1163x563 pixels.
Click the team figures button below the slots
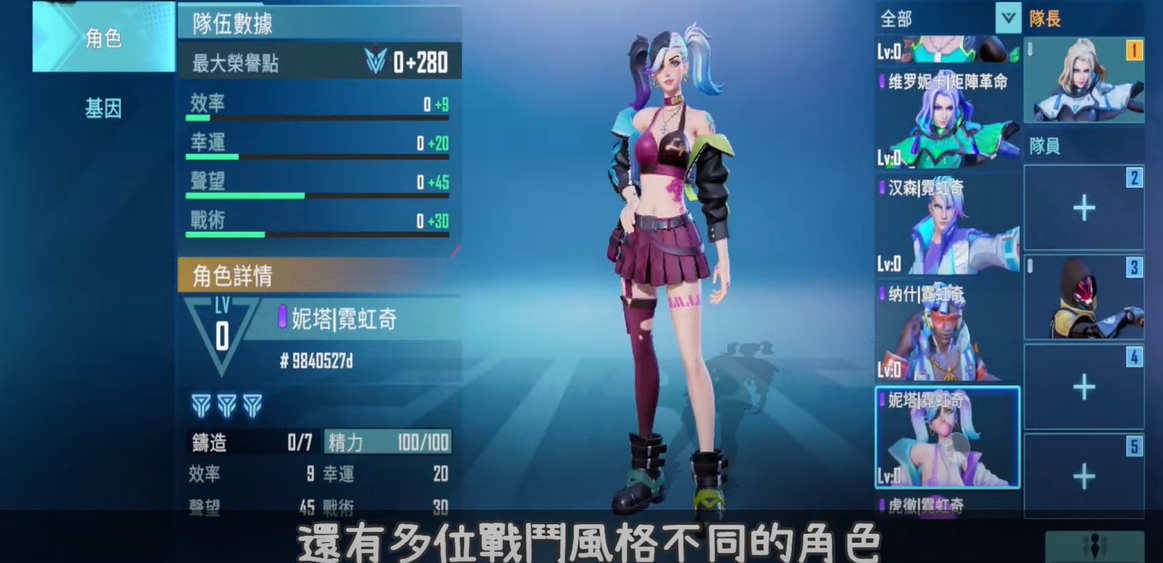1095,546
